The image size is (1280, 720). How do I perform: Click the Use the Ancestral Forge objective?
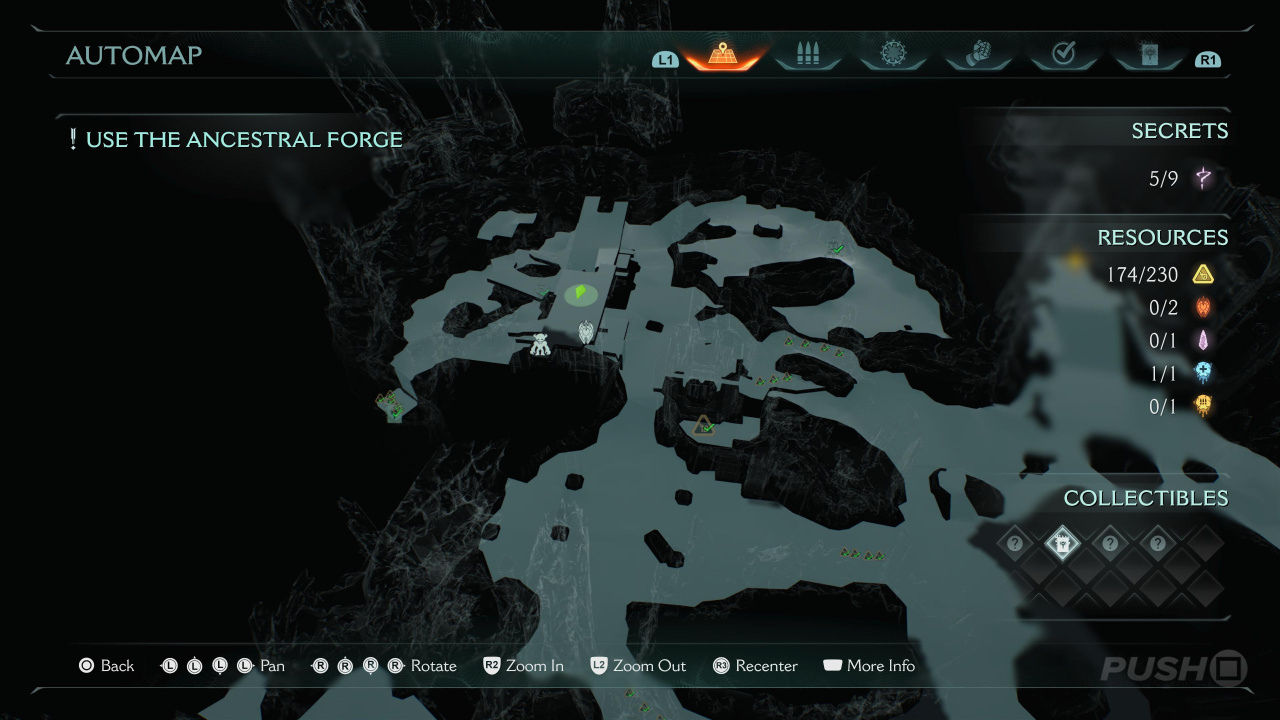click(235, 140)
